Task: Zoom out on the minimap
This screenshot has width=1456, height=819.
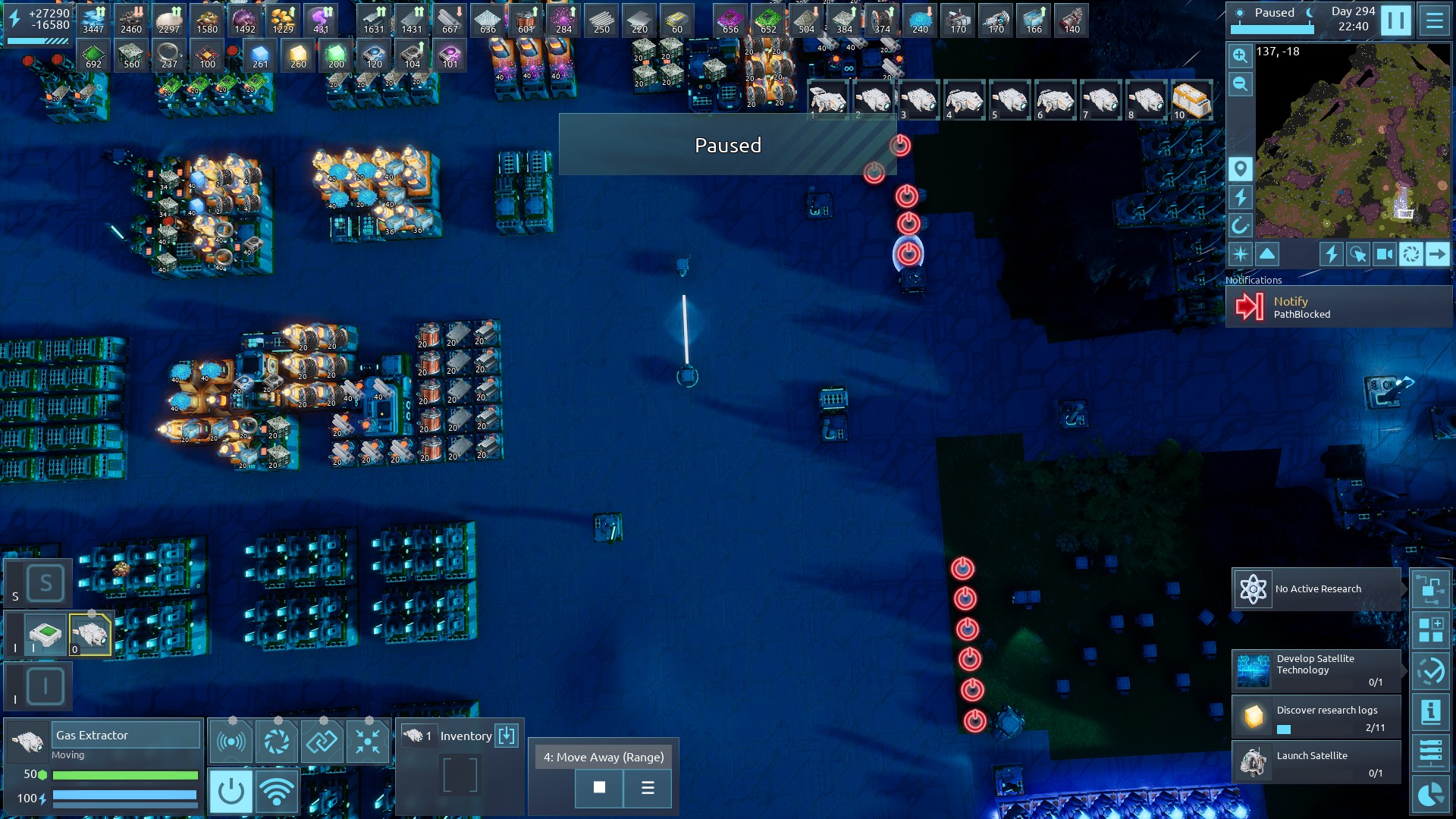Action: (1240, 84)
